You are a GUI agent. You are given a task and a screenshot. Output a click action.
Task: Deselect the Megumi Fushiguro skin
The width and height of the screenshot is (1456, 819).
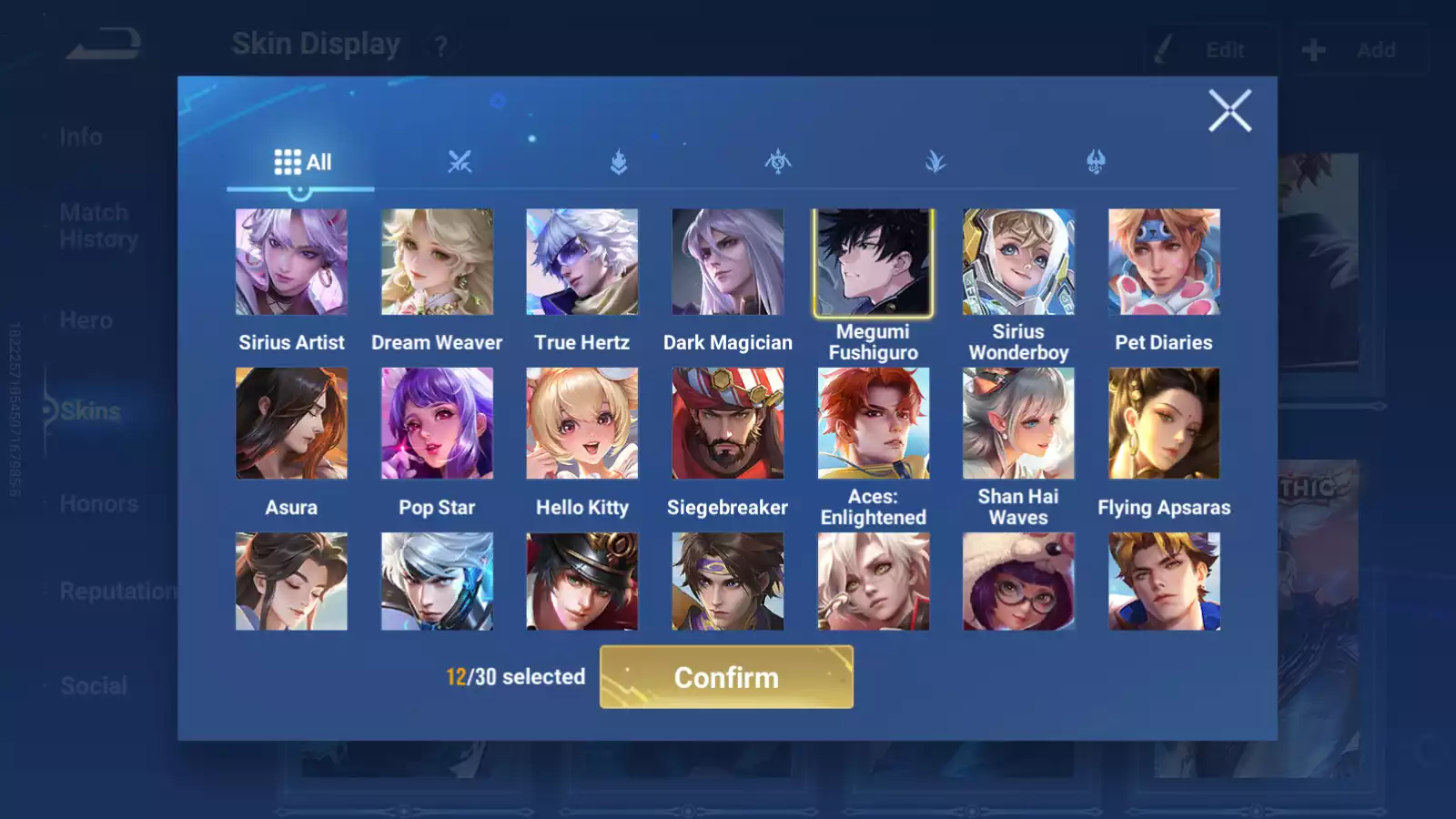[873, 262]
